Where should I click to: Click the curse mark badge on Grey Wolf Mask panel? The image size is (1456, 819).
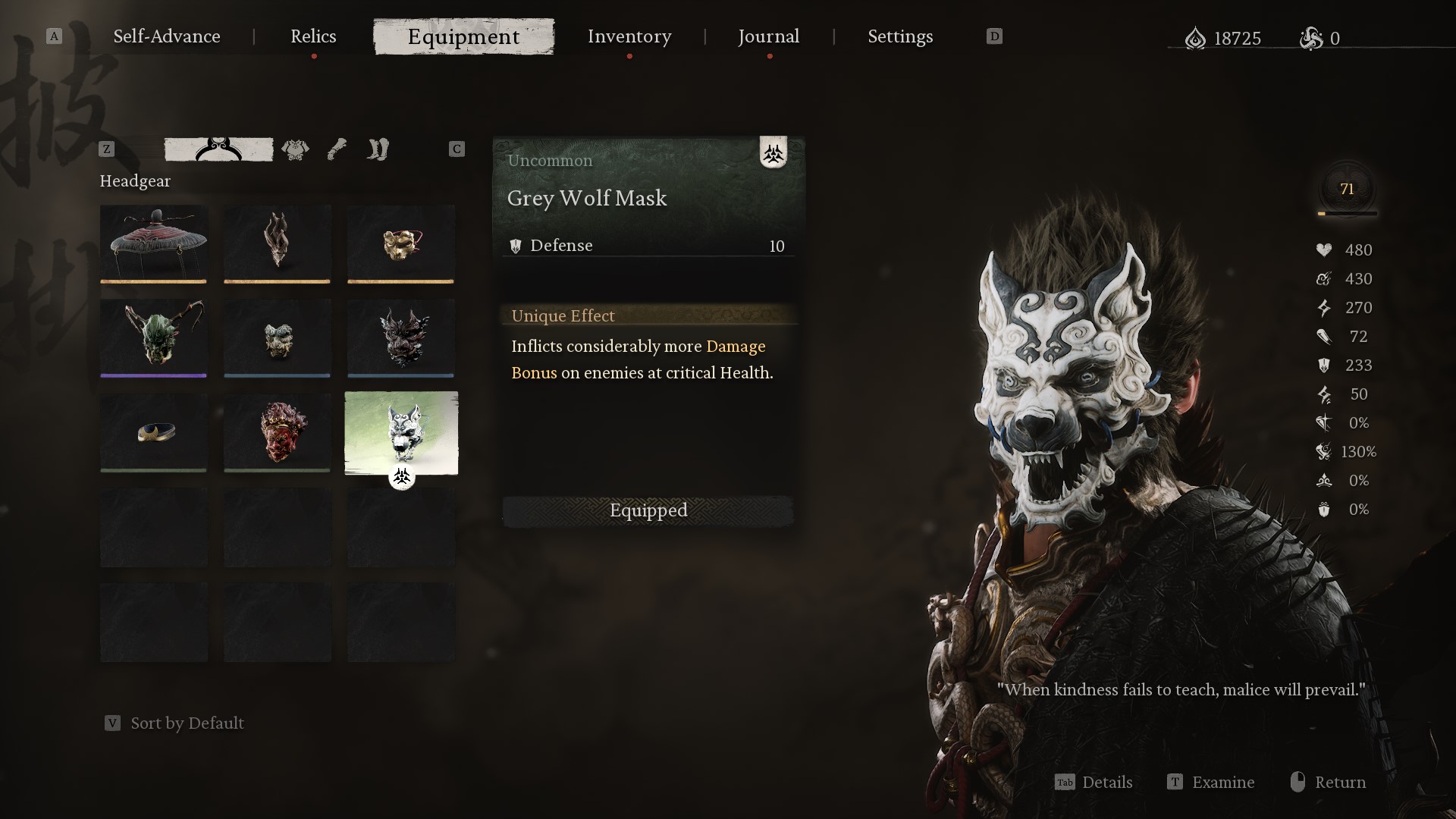774,153
